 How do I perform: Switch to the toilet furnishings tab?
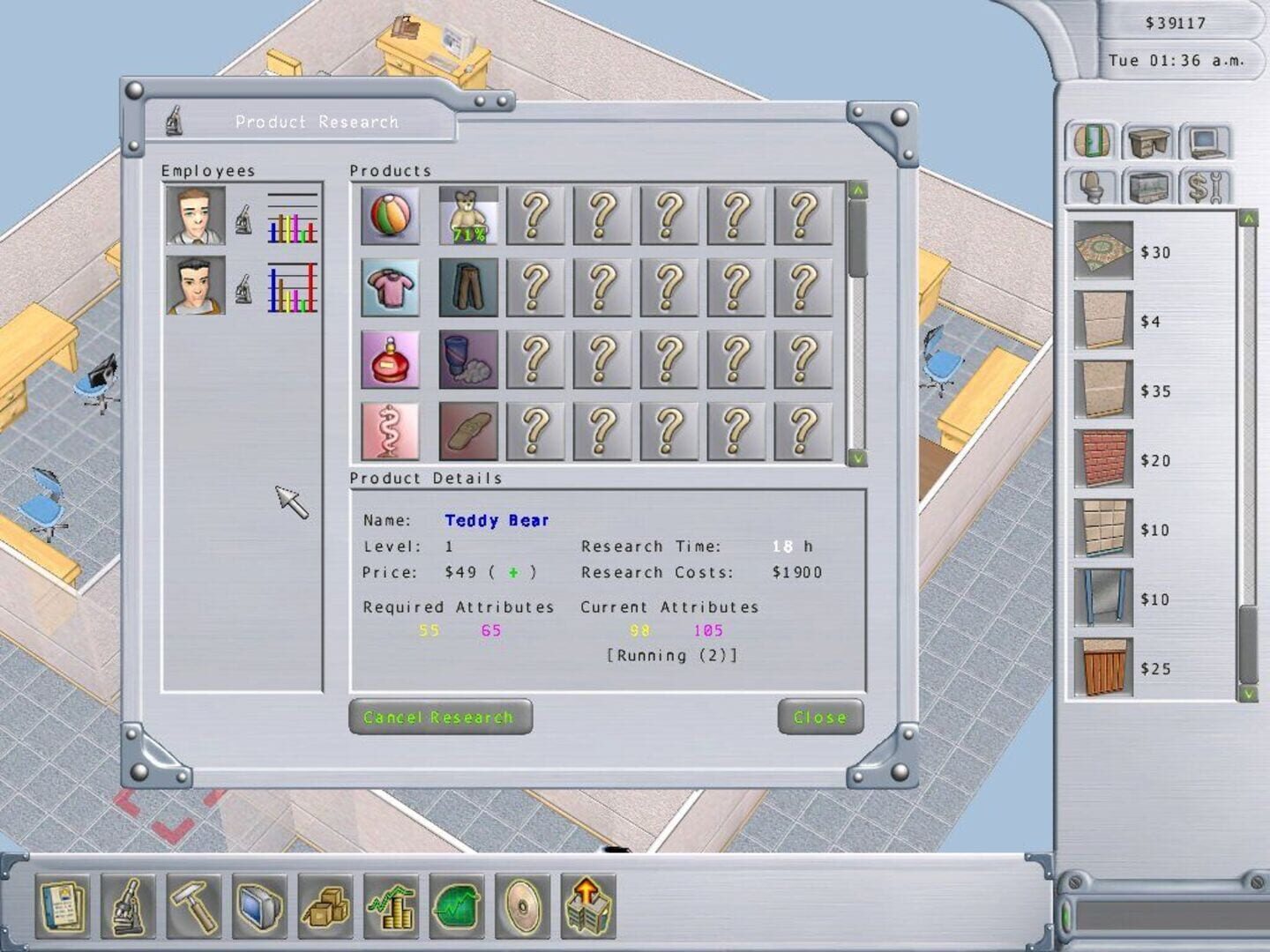tap(1092, 188)
